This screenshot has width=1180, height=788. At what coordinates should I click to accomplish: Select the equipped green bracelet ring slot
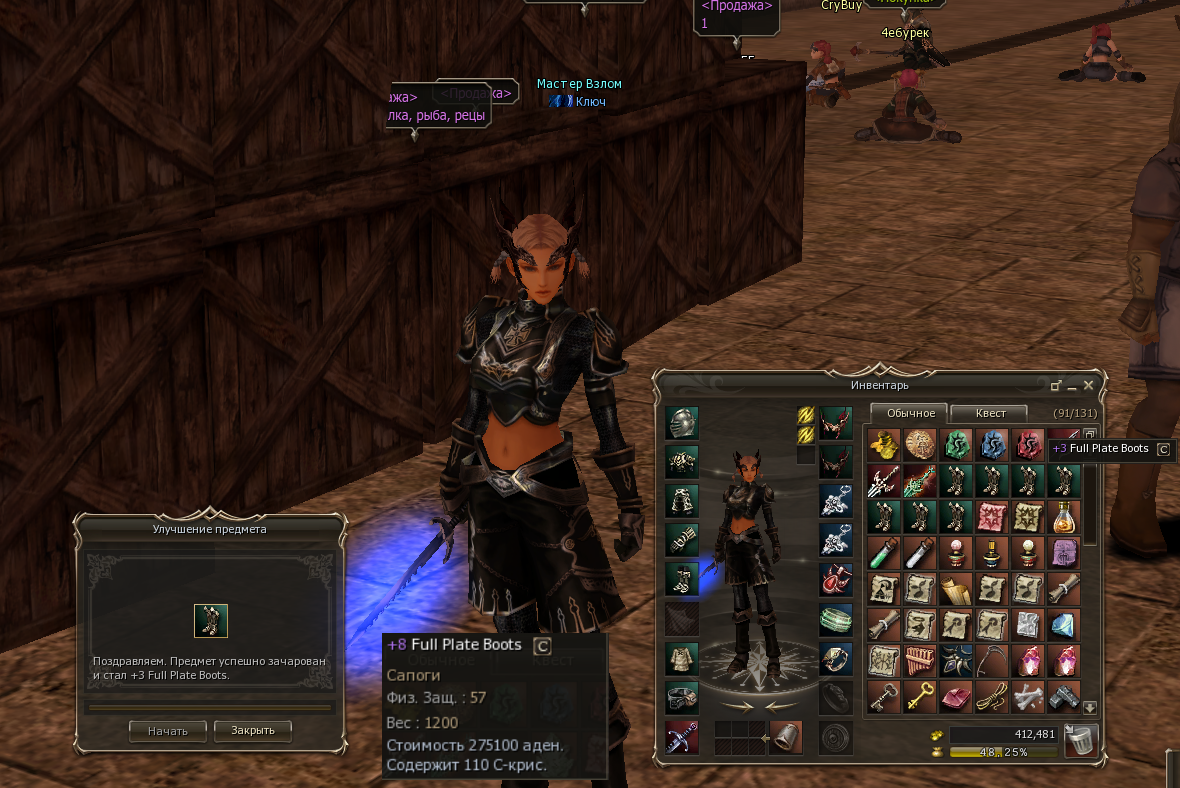[x=836, y=619]
